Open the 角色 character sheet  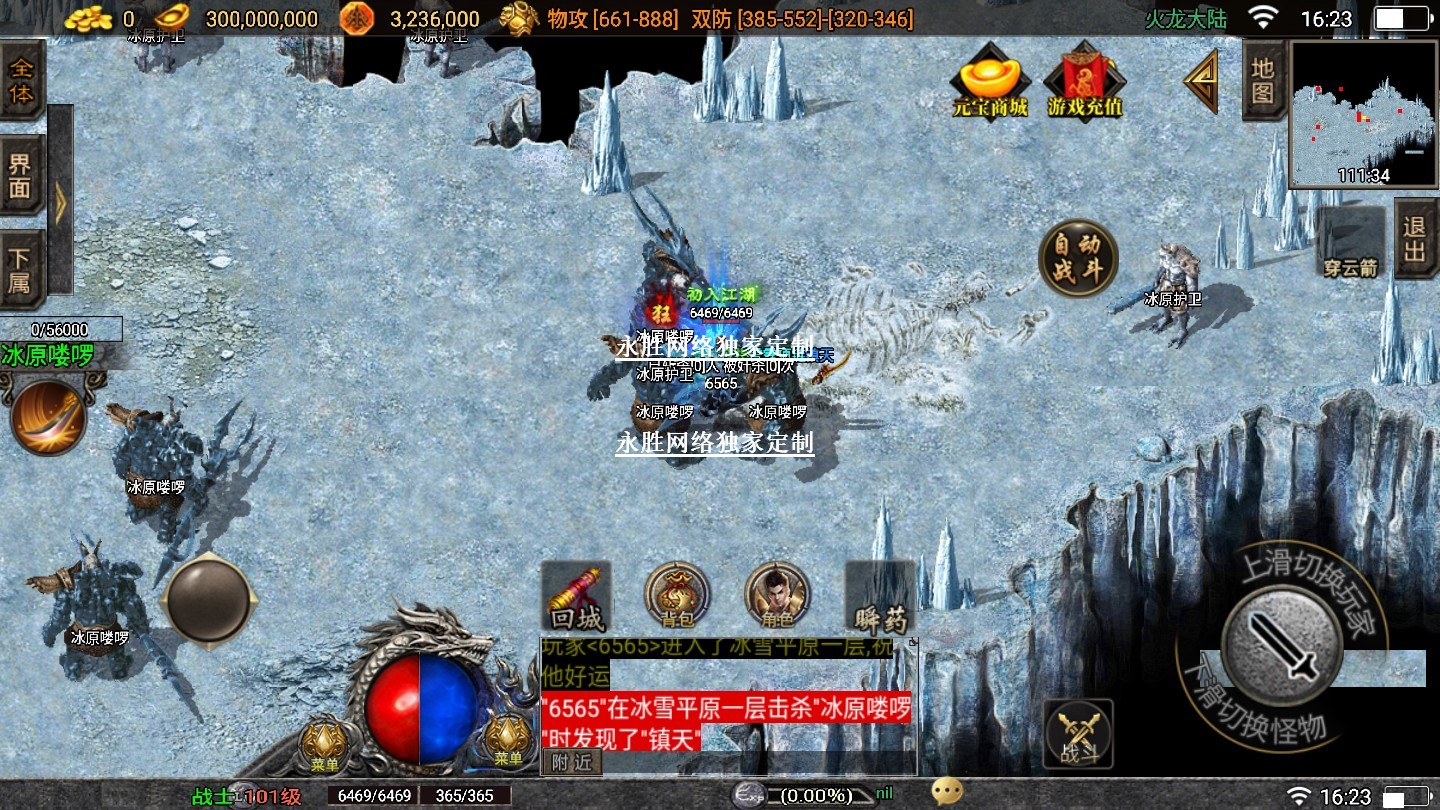pyautogui.click(x=777, y=597)
